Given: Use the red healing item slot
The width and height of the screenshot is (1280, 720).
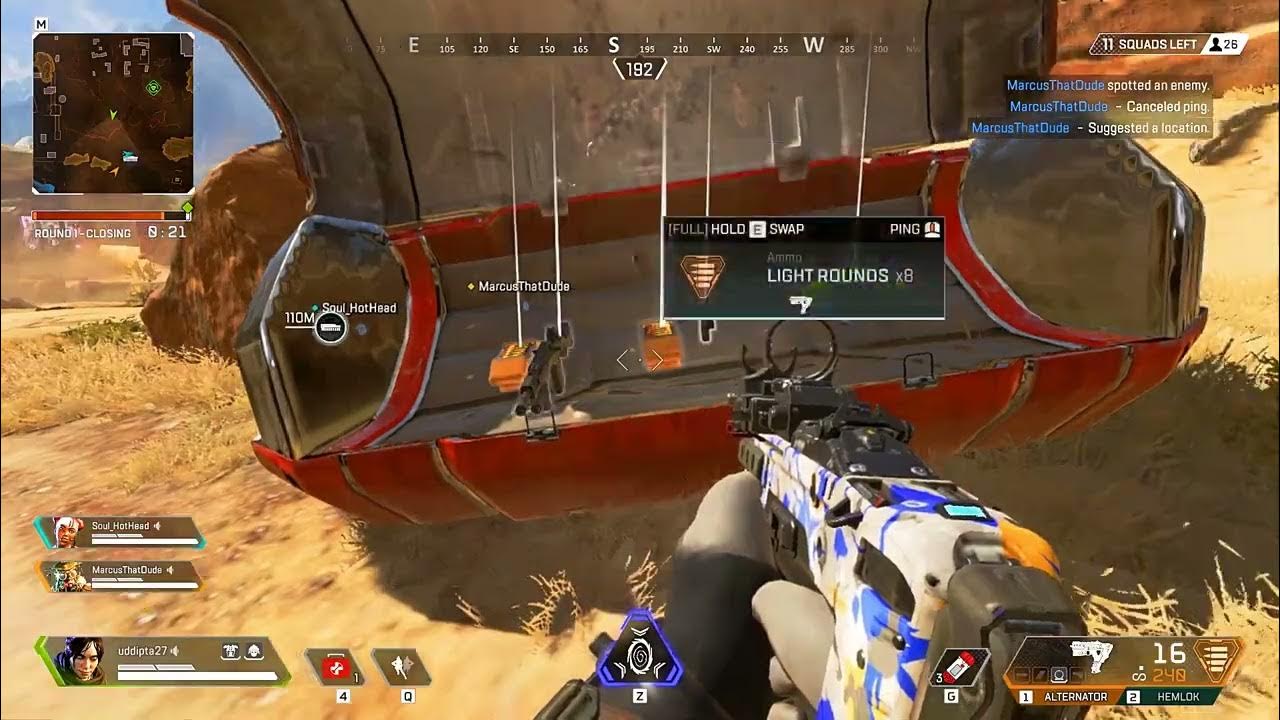Looking at the screenshot, I should [334, 667].
